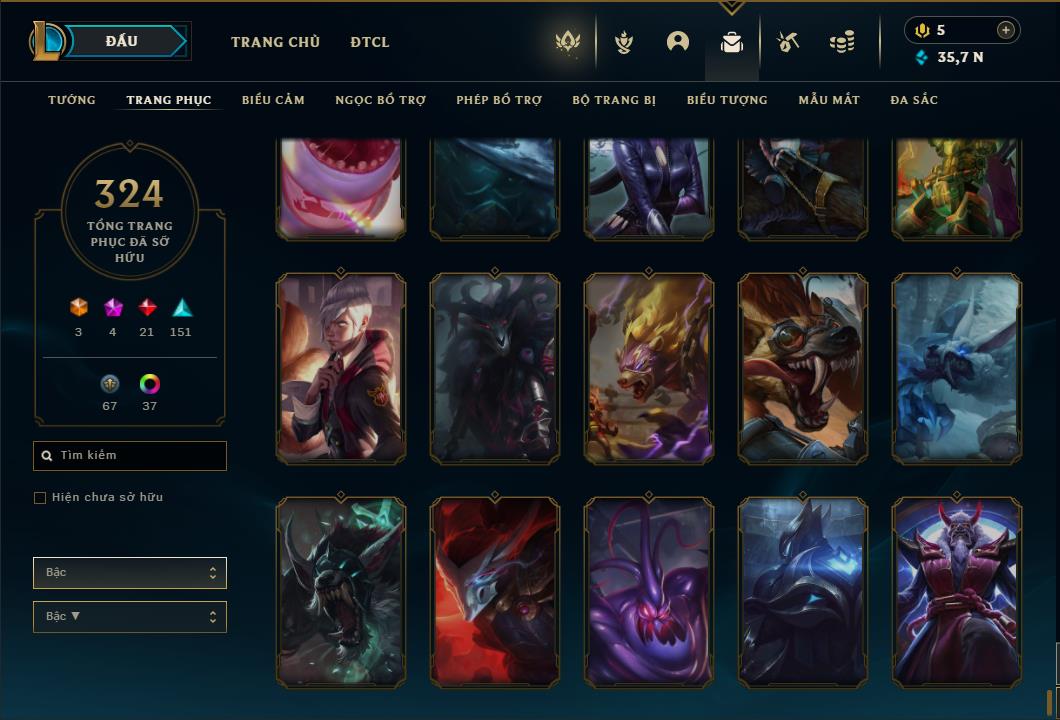Select the BIỂU CẢM tab

[x=273, y=100]
